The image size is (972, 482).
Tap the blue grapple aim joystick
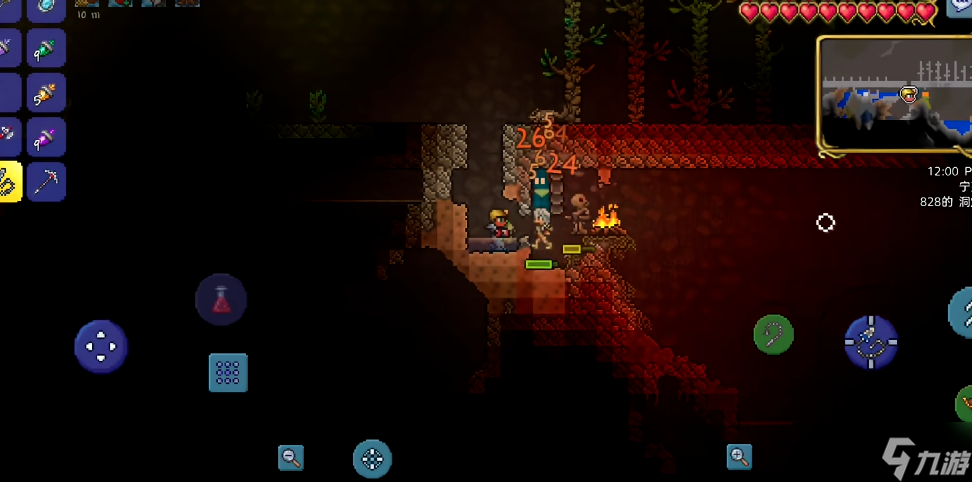(x=870, y=342)
